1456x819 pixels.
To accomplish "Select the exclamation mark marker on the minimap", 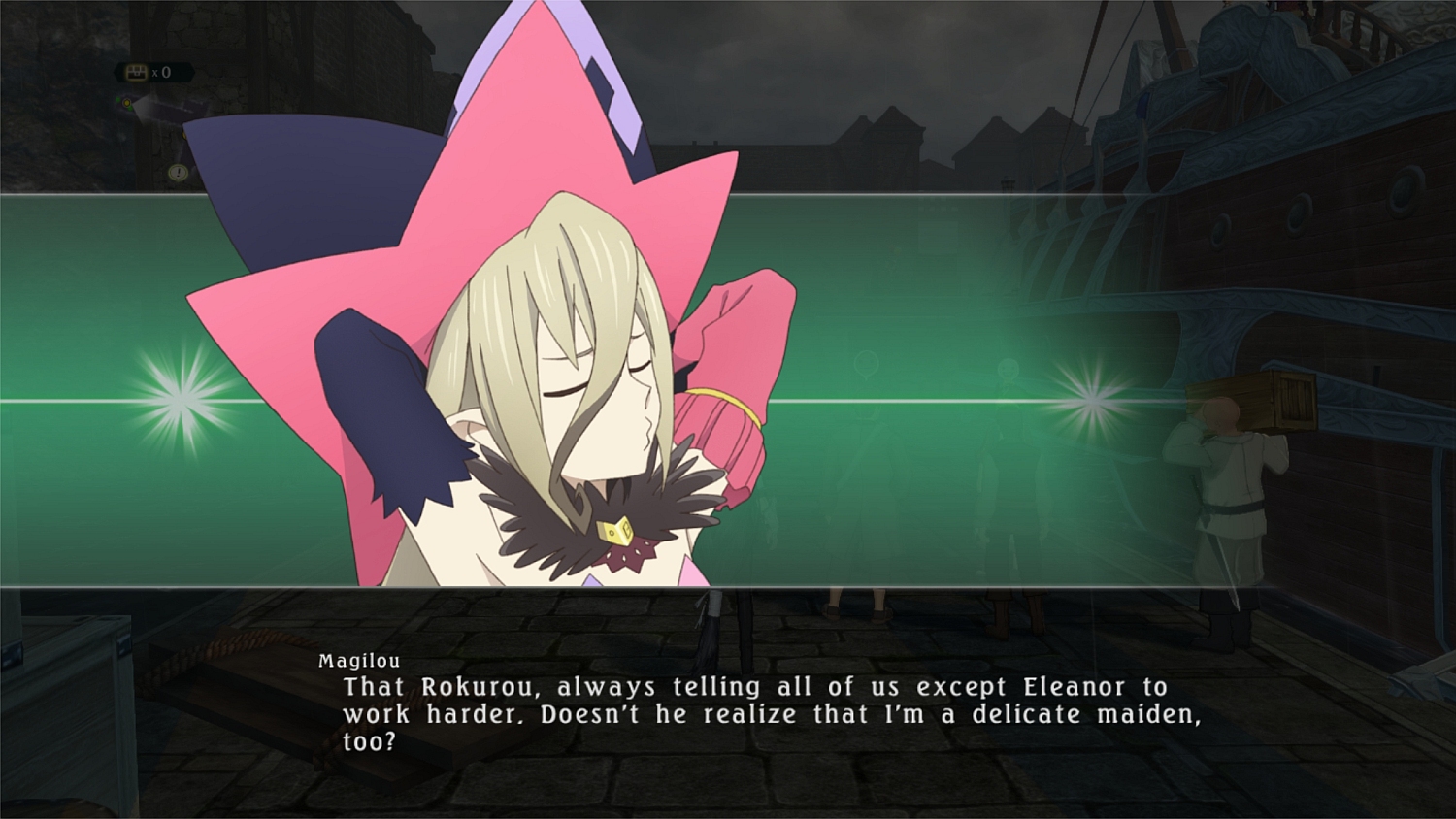I will [x=178, y=173].
